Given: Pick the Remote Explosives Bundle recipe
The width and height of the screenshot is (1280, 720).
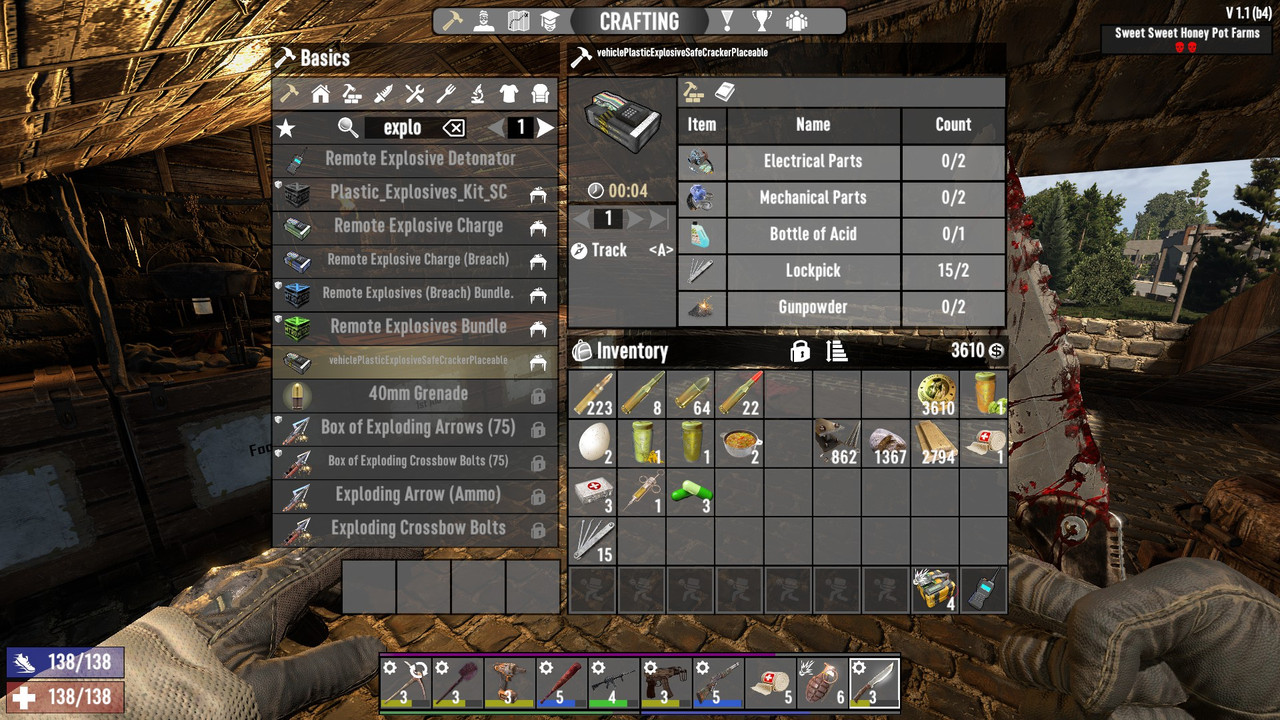Looking at the screenshot, I should pos(418,327).
